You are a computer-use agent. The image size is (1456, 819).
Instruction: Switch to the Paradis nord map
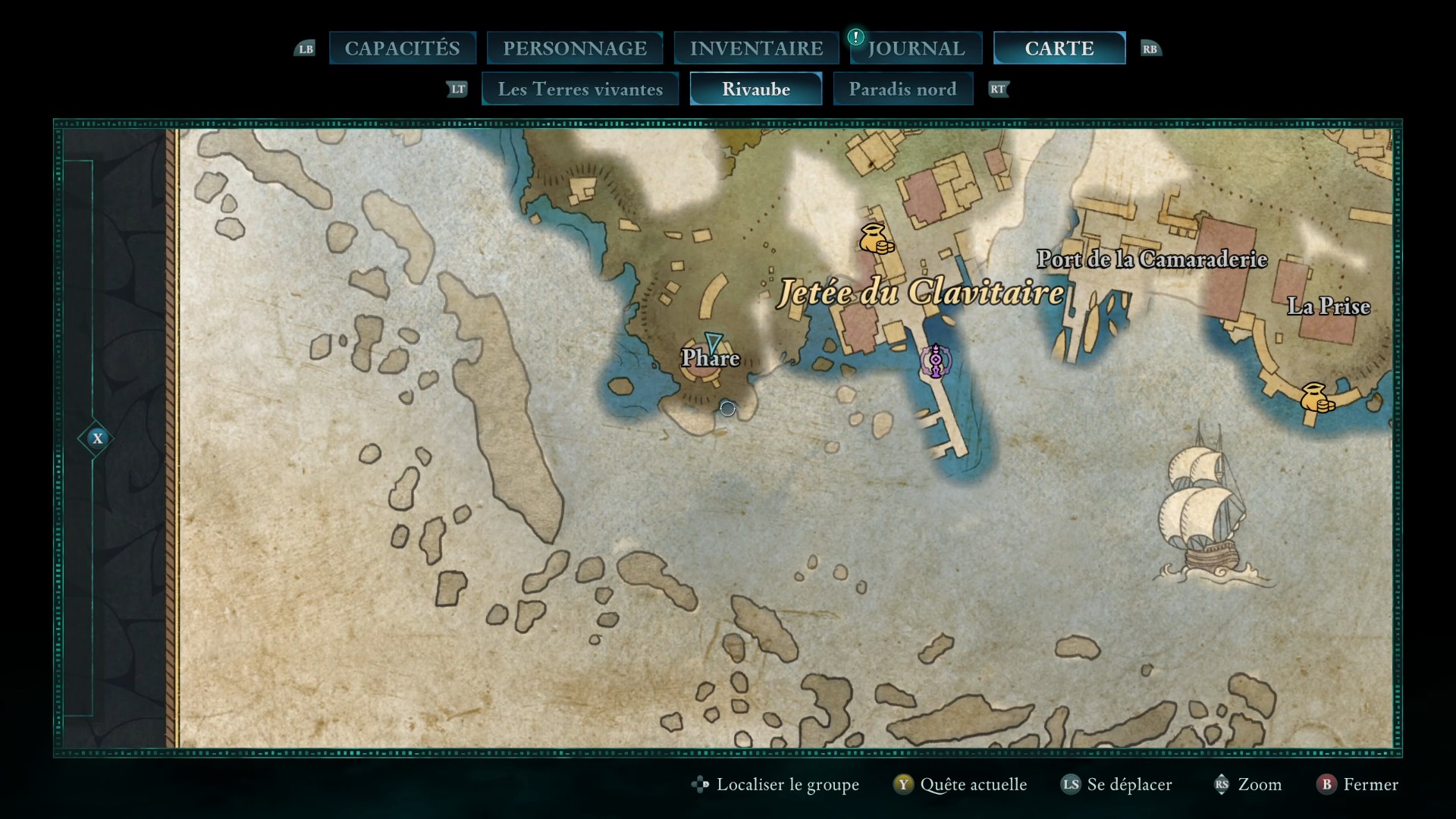[902, 89]
